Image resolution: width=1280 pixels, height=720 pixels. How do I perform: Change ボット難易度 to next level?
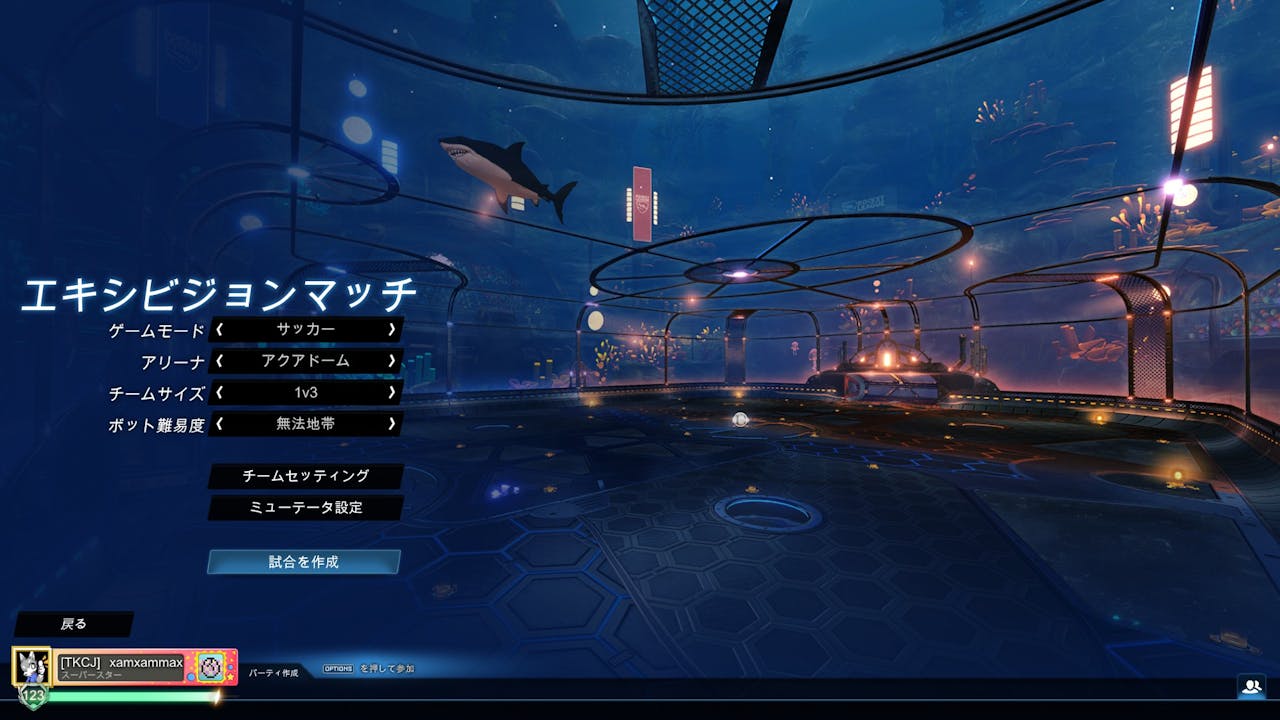point(393,424)
